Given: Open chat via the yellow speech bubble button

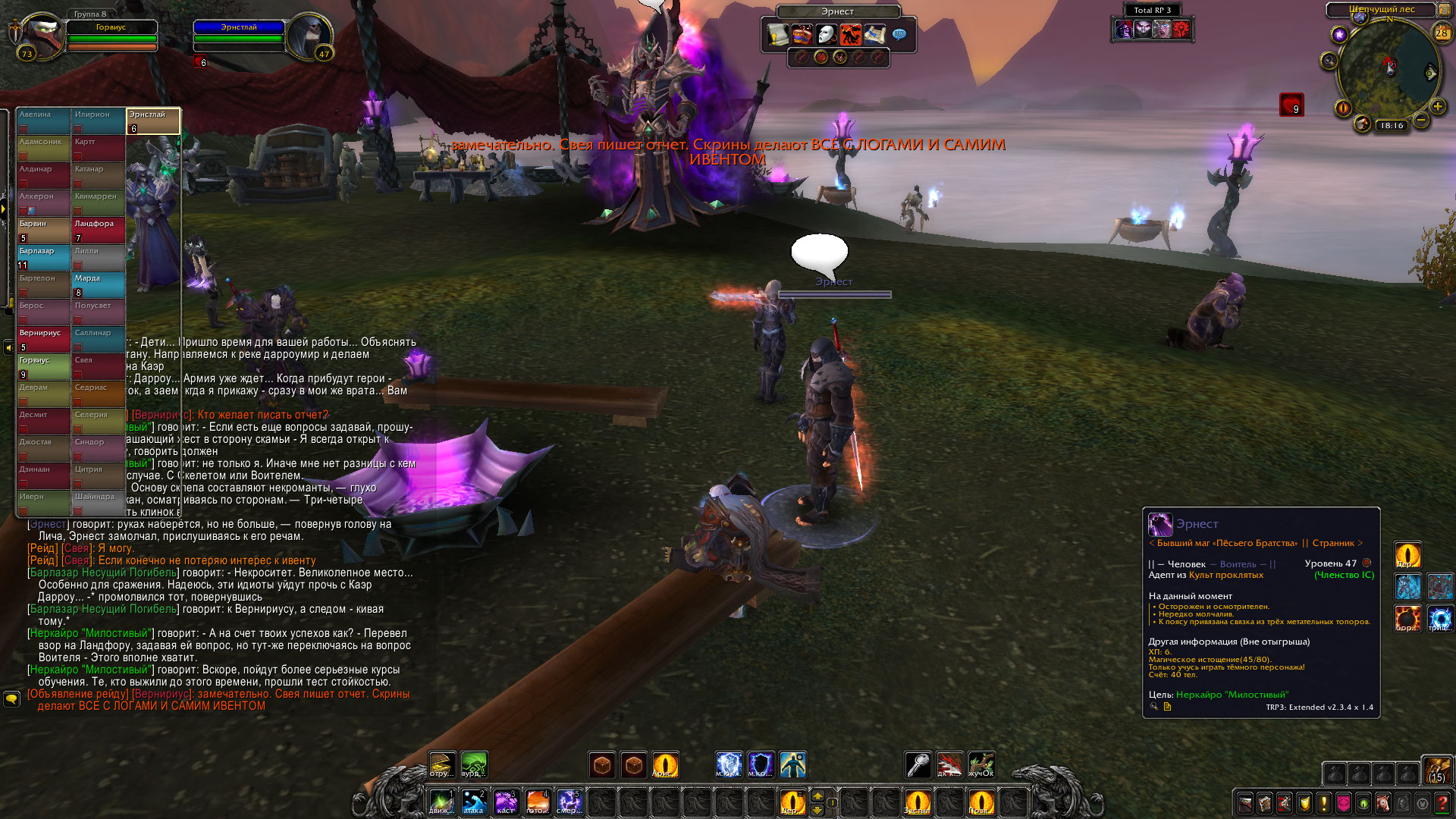Looking at the screenshot, I should coord(11,698).
